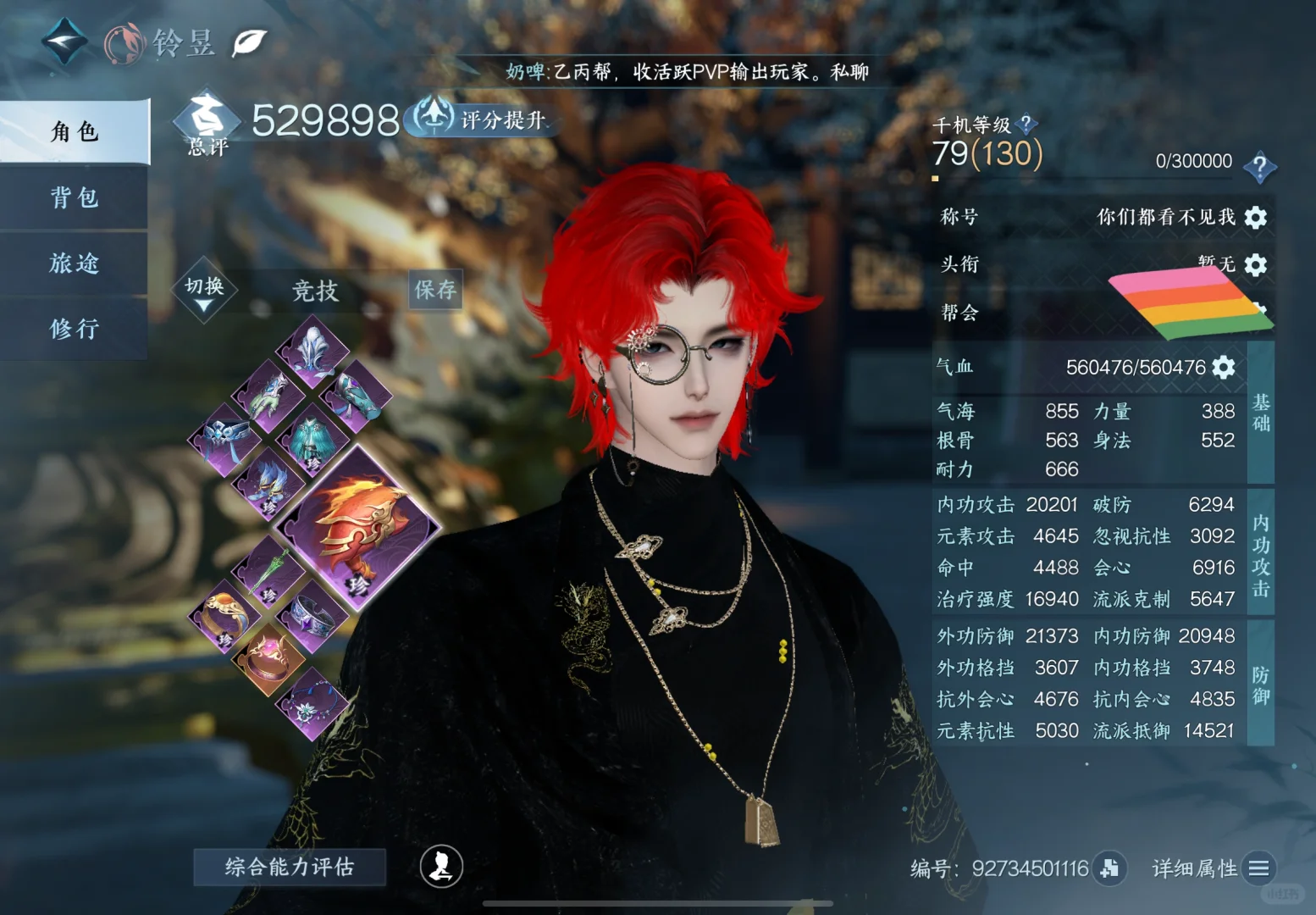Click the gear beside 气血 health
Viewport: 1316px width, 915px height.
(x=1224, y=367)
